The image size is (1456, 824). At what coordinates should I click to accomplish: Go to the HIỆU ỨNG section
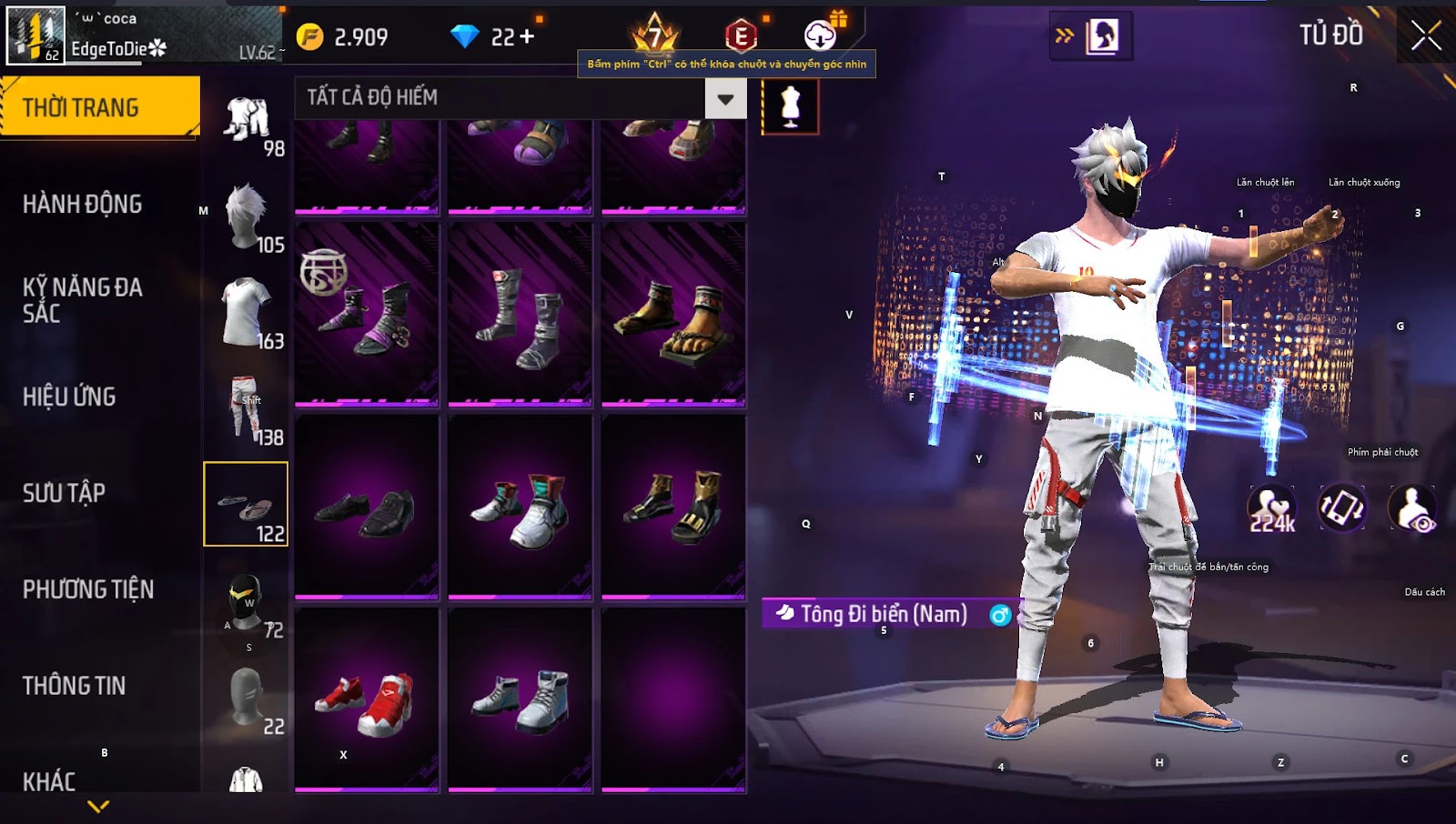coord(69,397)
